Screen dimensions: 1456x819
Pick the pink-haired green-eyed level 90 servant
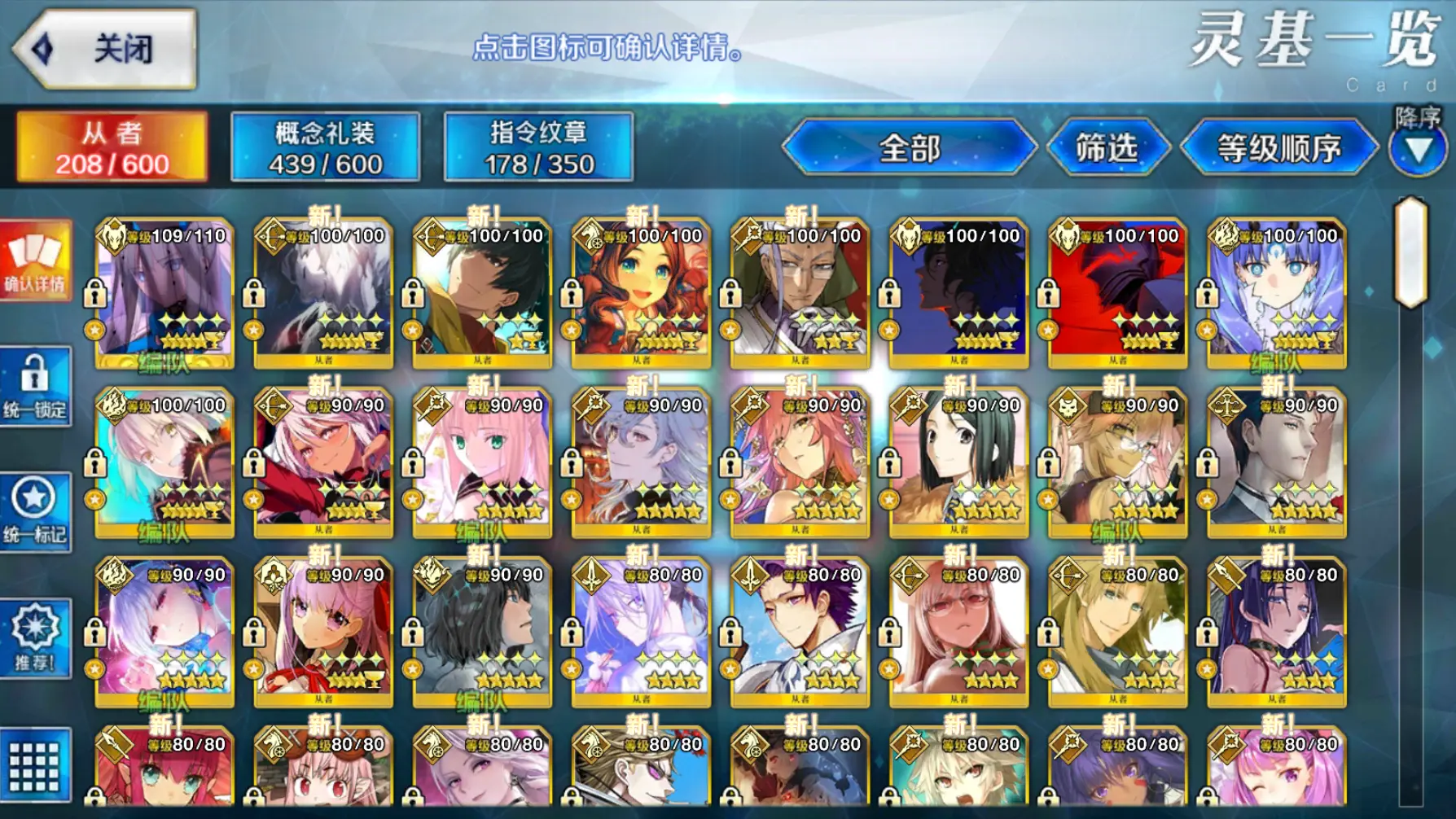(482, 462)
